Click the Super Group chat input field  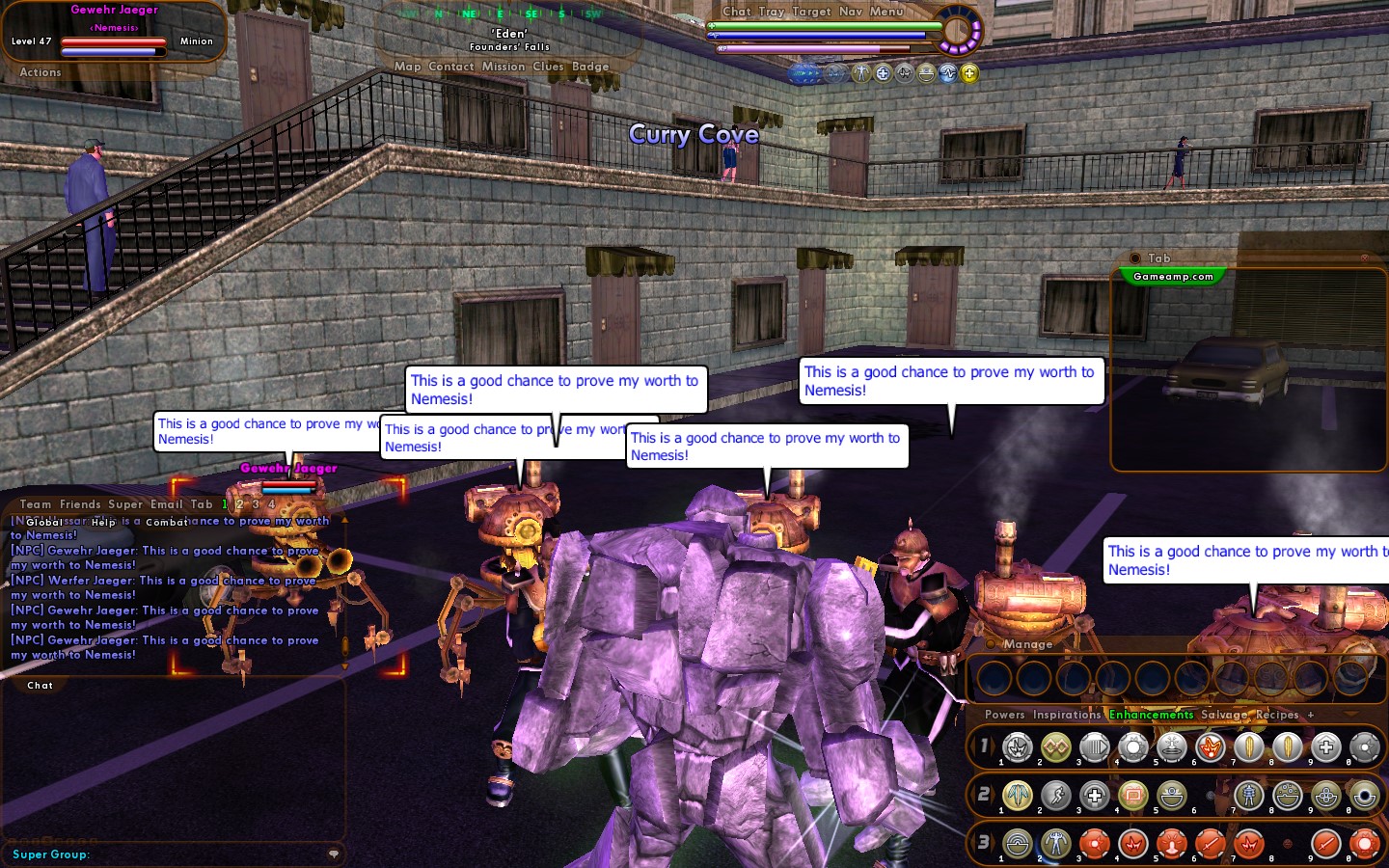[x=193, y=854]
